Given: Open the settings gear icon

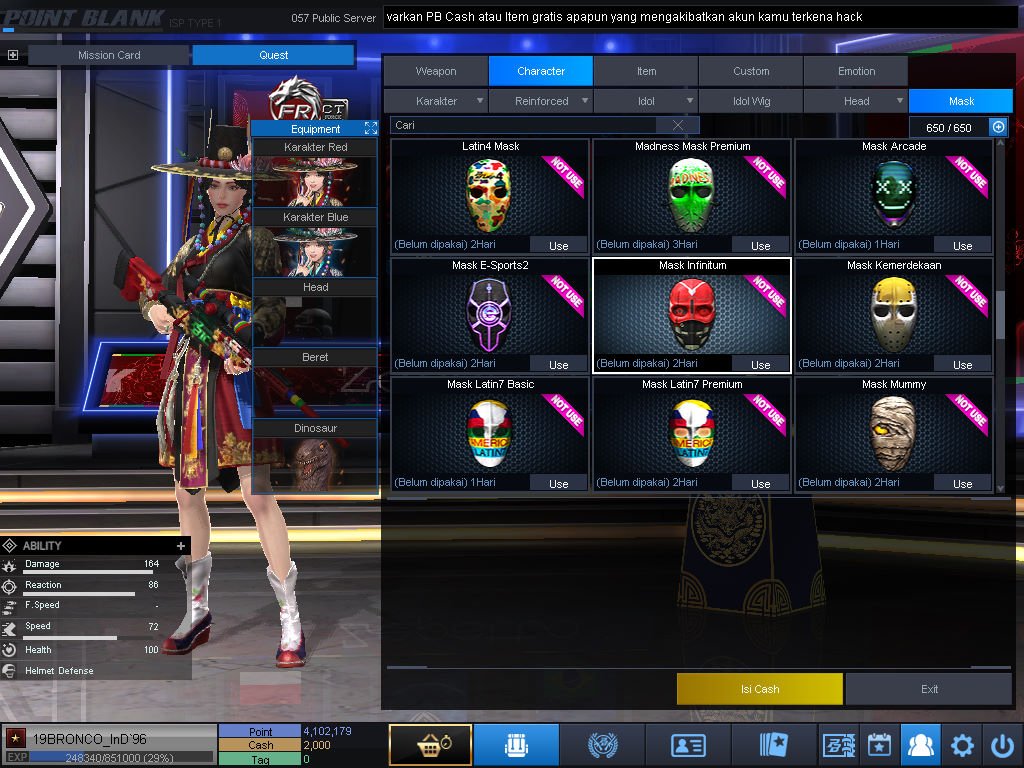Looking at the screenshot, I should [962, 745].
